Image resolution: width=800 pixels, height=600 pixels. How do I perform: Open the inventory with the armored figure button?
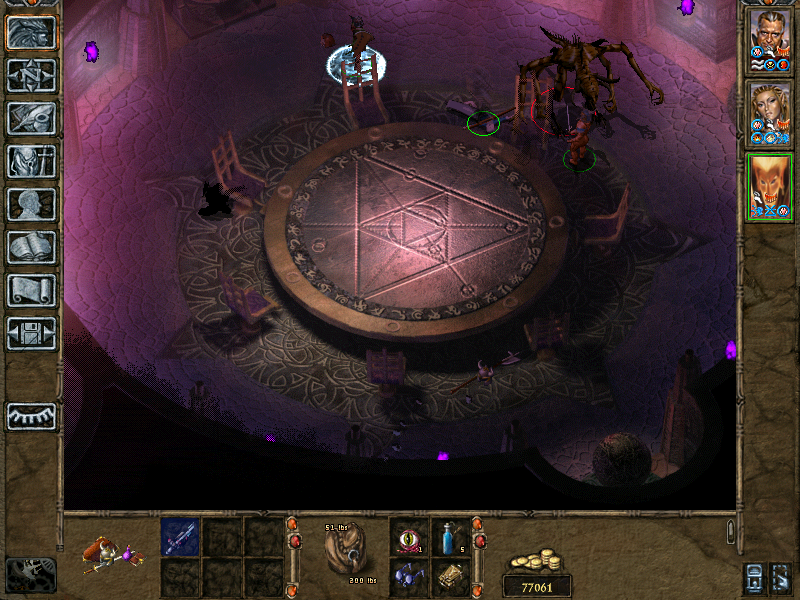[32, 161]
